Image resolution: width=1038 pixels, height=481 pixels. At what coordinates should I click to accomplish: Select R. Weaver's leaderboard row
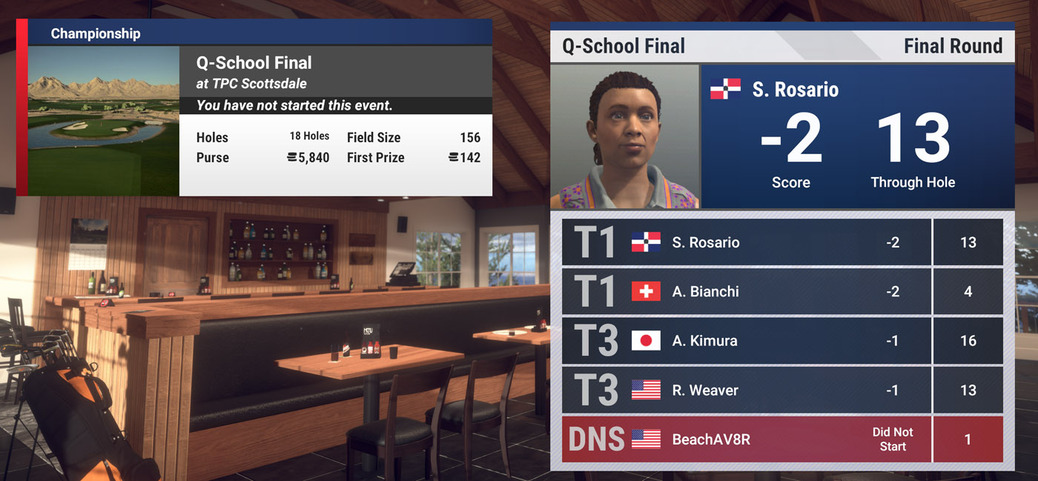click(782, 390)
